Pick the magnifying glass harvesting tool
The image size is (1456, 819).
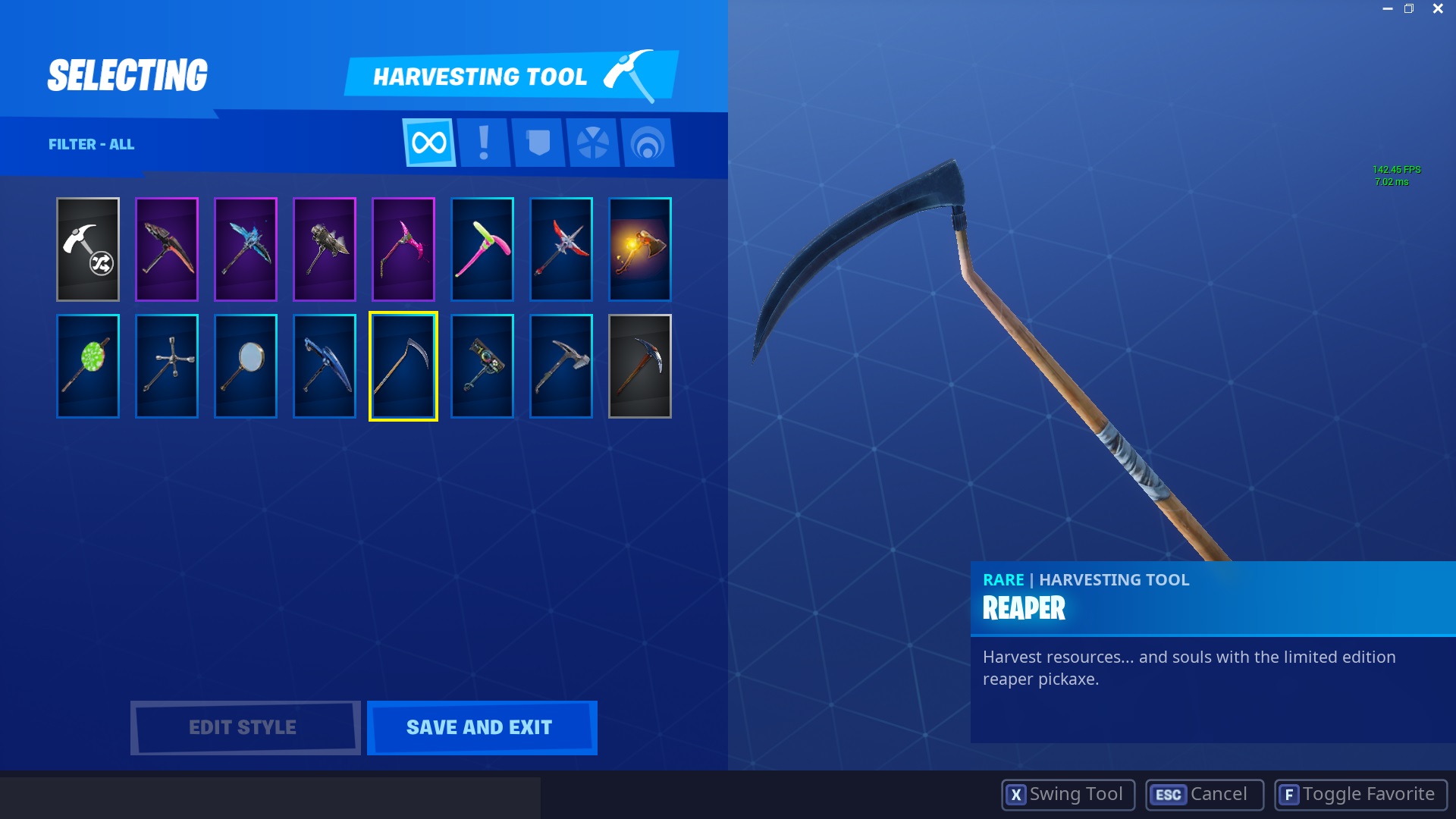[246, 366]
